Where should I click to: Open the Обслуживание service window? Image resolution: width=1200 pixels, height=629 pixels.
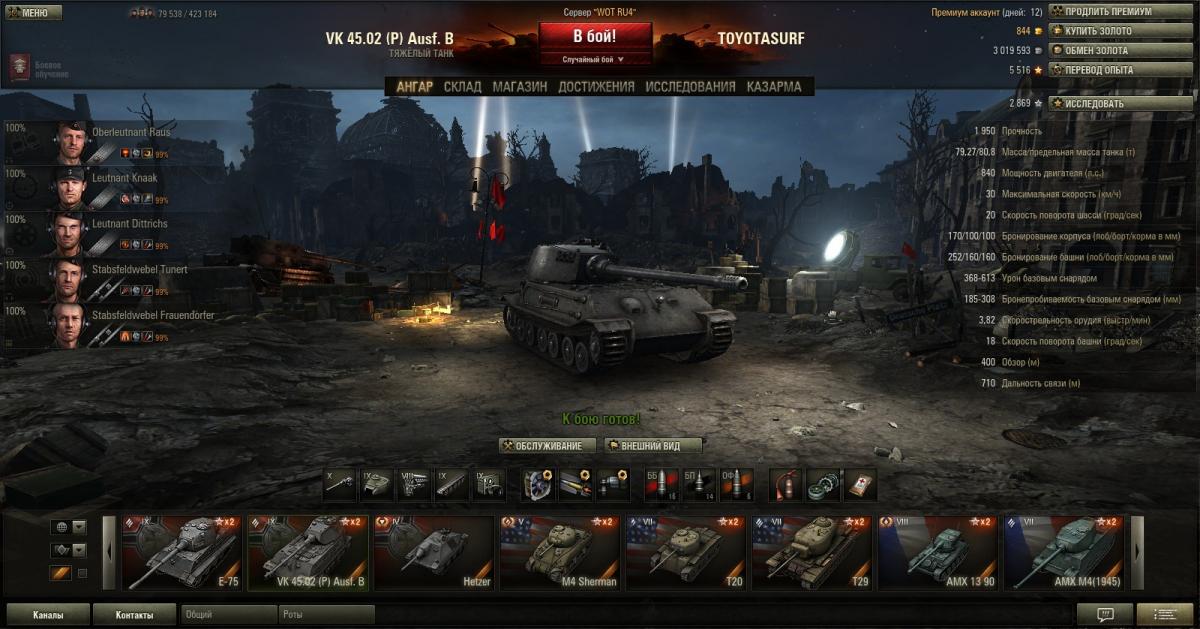pyautogui.click(x=548, y=445)
